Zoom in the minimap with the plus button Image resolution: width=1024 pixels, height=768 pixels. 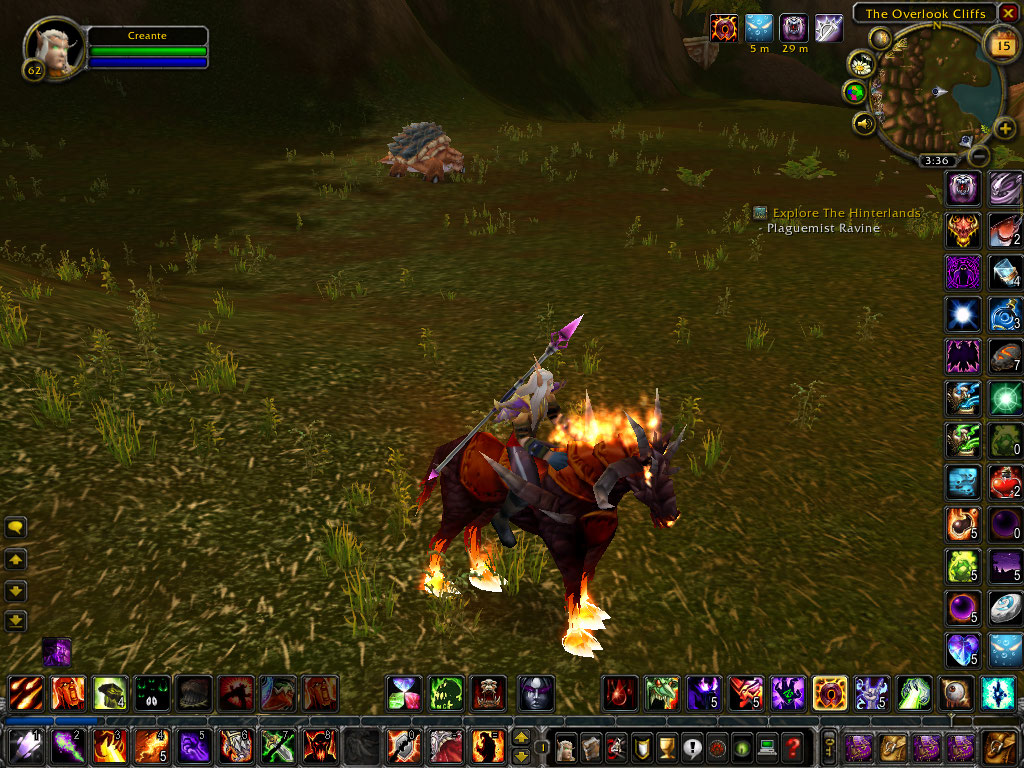pyautogui.click(x=1005, y=130)
